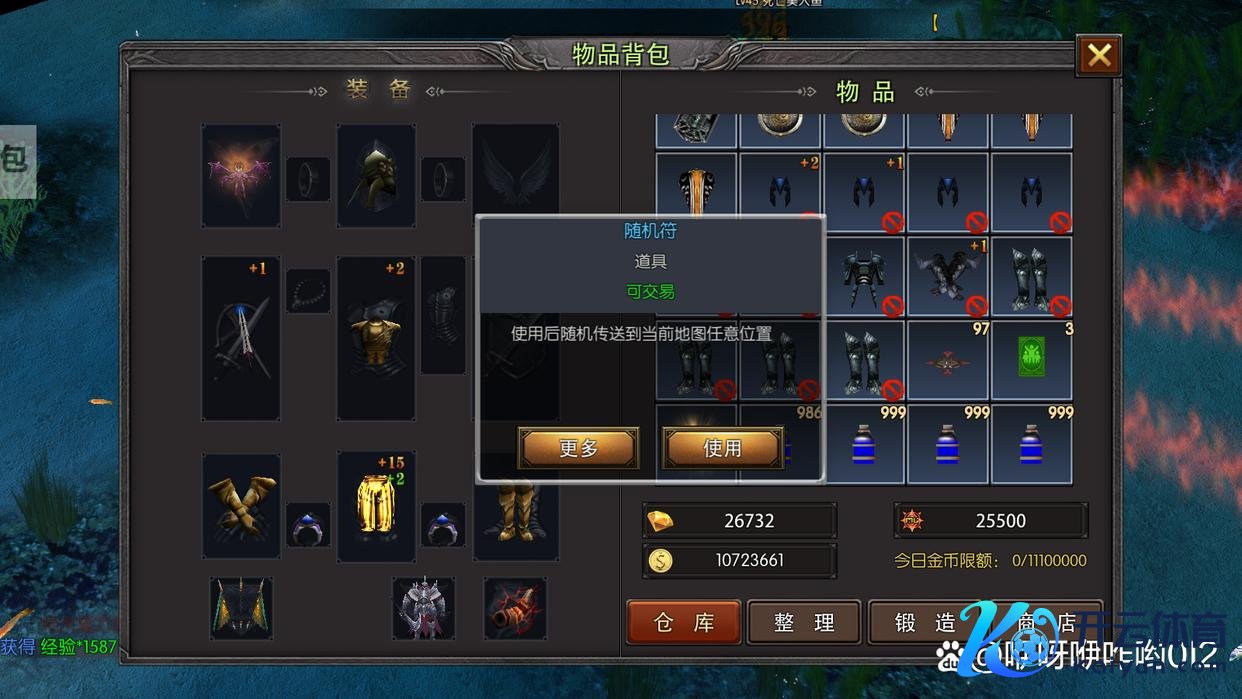Select the winged fairy pet slot

point(241,175)
